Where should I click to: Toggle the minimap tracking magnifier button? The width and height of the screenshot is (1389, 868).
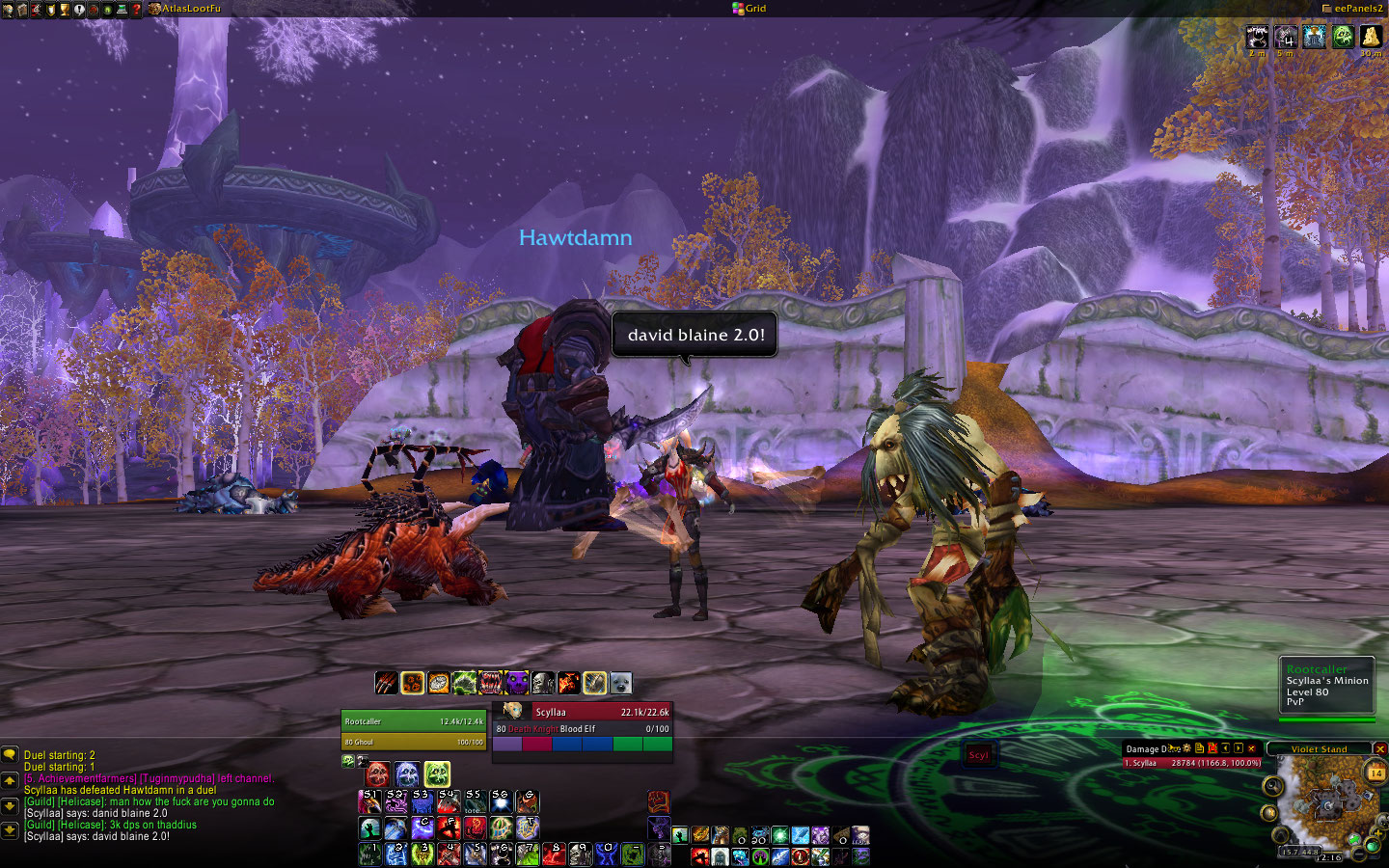tap(1273, 786)
